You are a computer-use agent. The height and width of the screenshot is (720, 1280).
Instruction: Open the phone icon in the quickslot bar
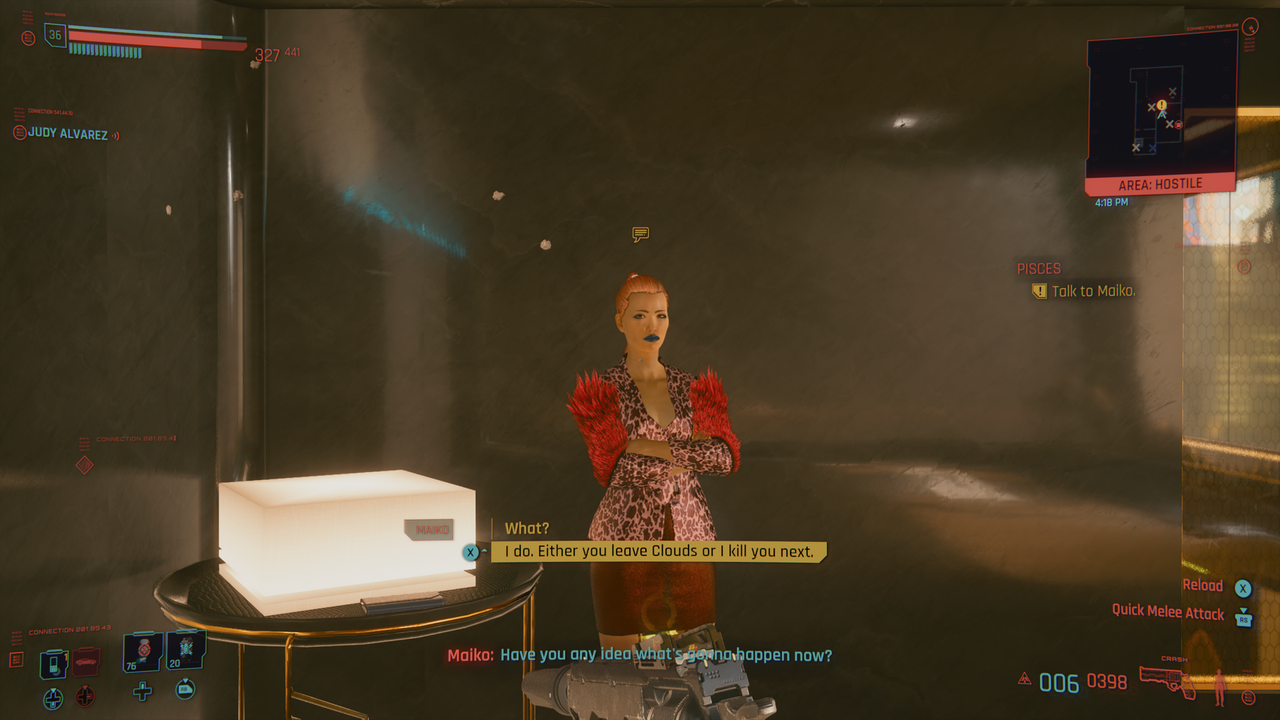click(x=53, y=663)
